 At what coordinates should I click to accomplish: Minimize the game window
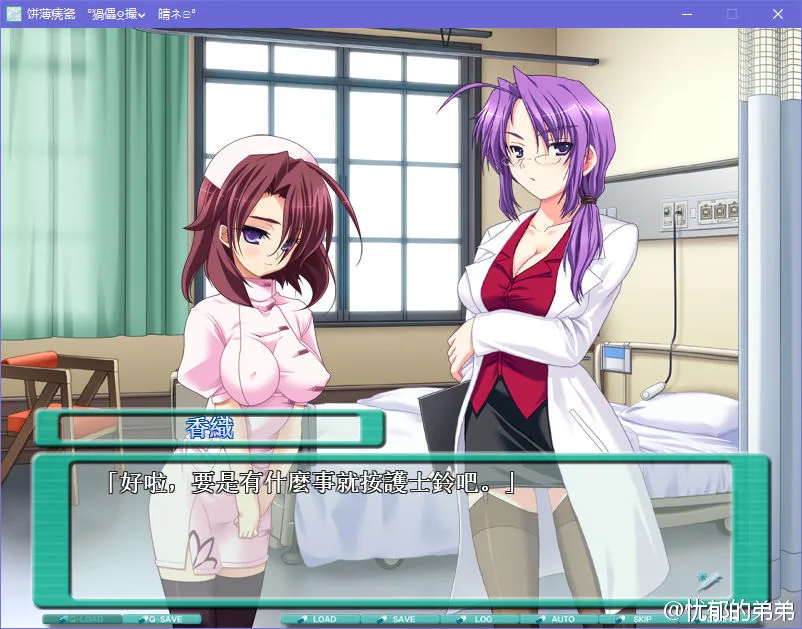tap(686, 14)
